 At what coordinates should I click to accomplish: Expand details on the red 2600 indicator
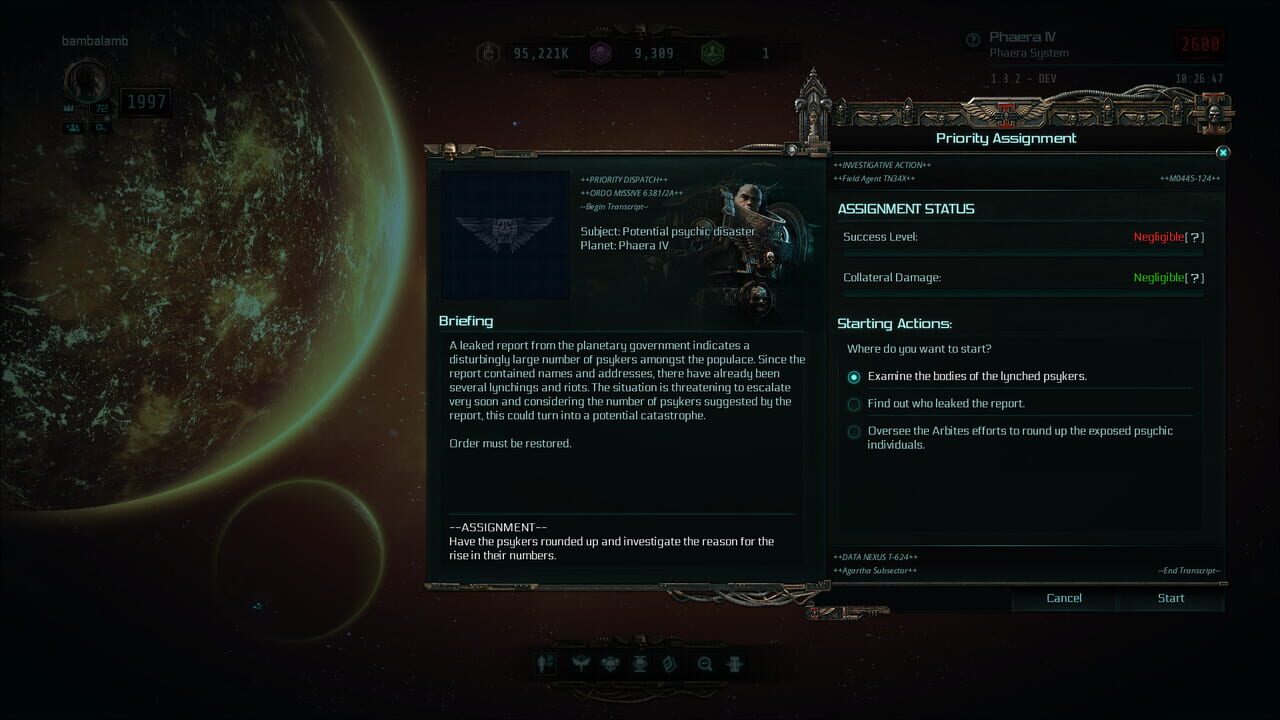click(1199, 43)
